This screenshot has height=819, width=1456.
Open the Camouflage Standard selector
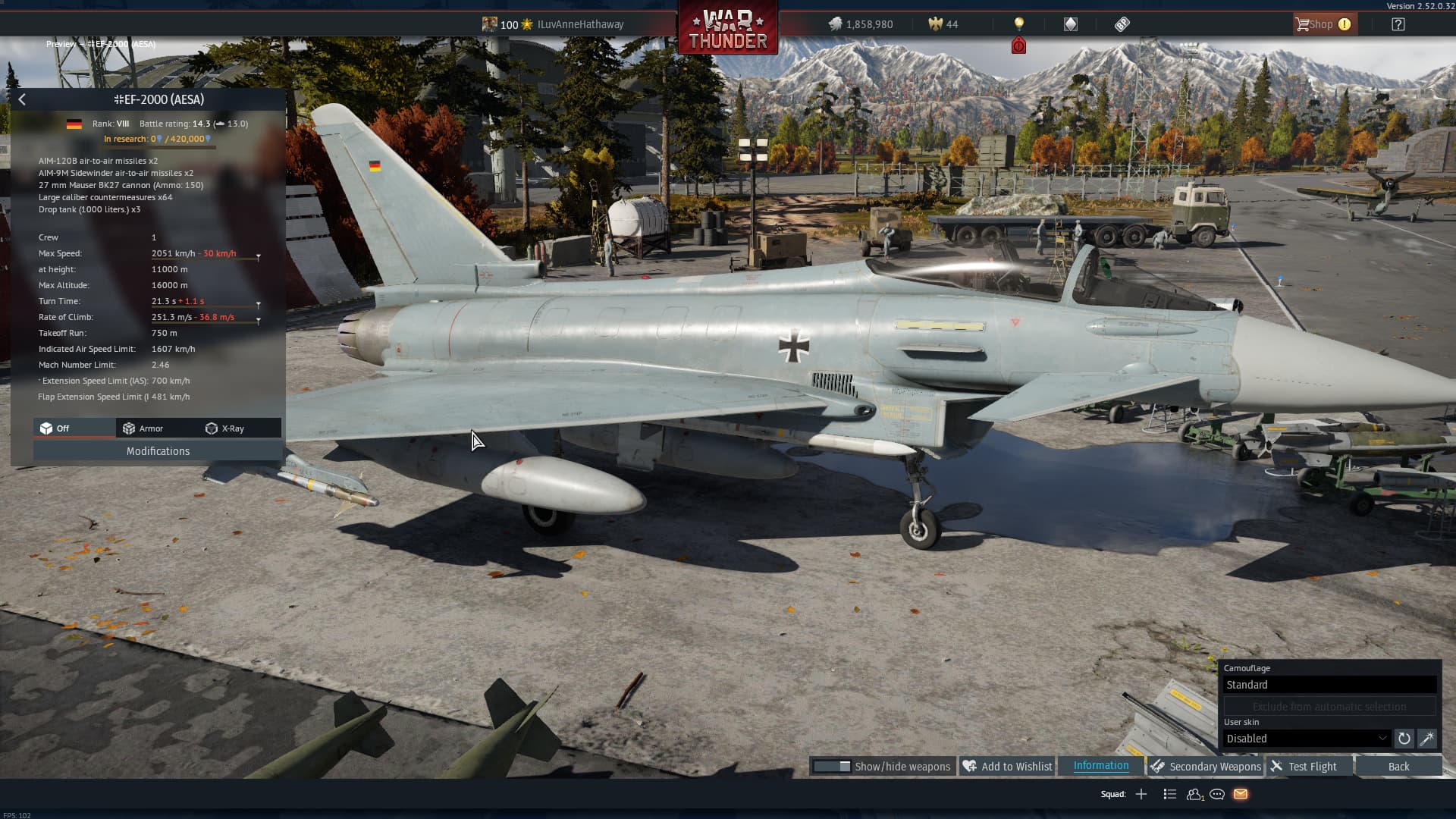(x=1329, y=685)
